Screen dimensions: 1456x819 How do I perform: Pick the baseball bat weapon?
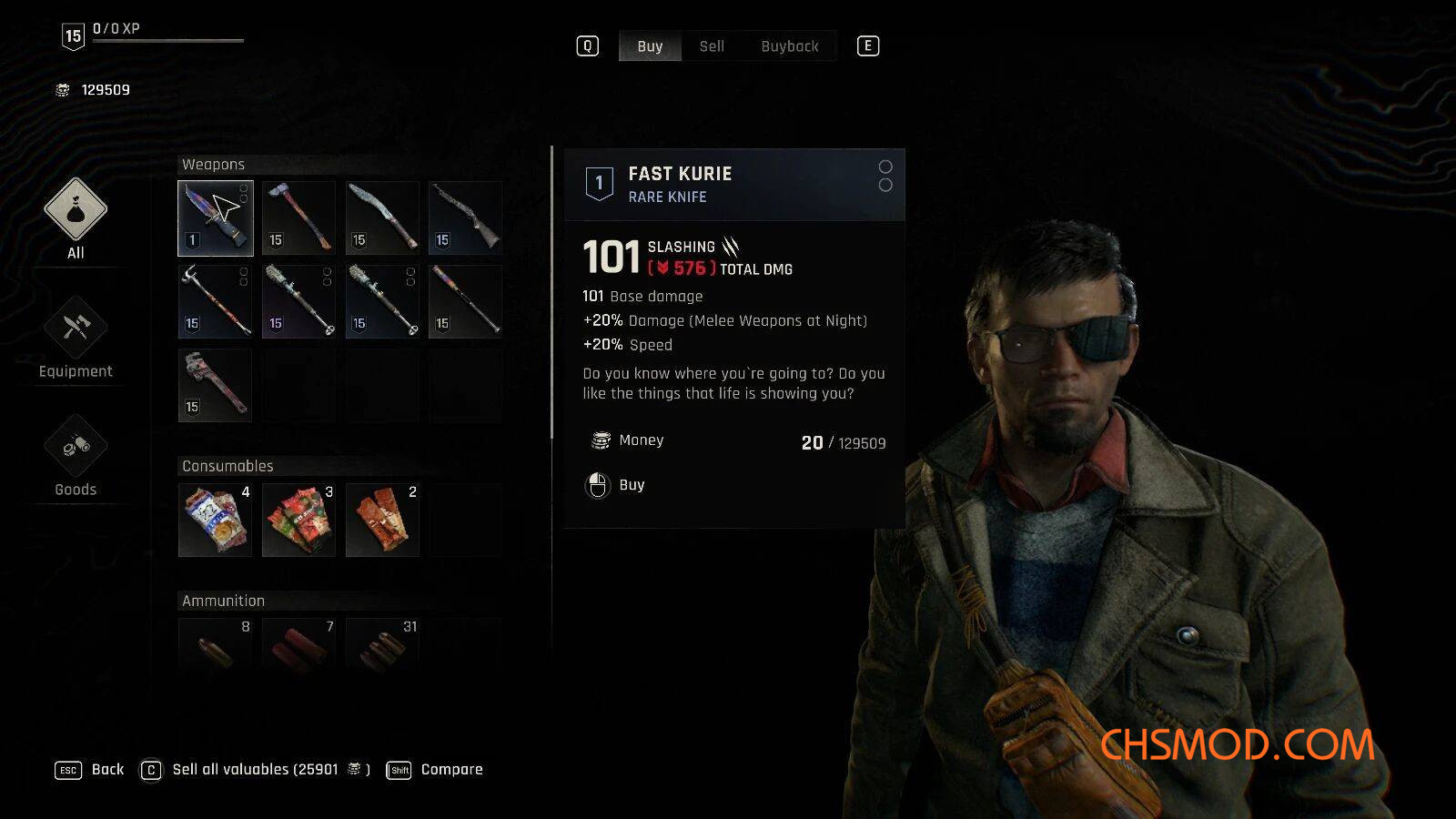(465, 301)
